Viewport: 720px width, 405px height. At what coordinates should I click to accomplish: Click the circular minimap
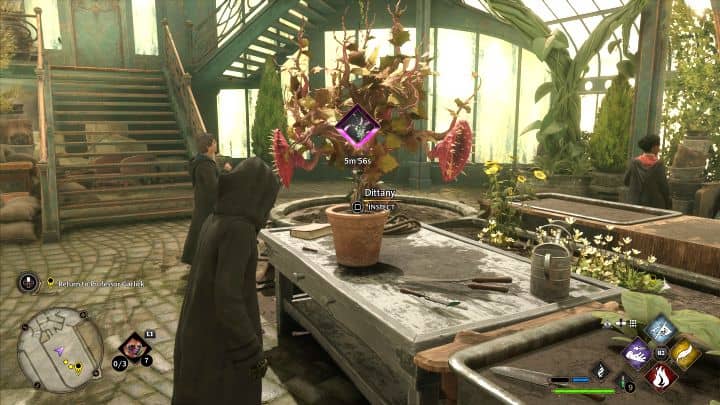point(59,348)
